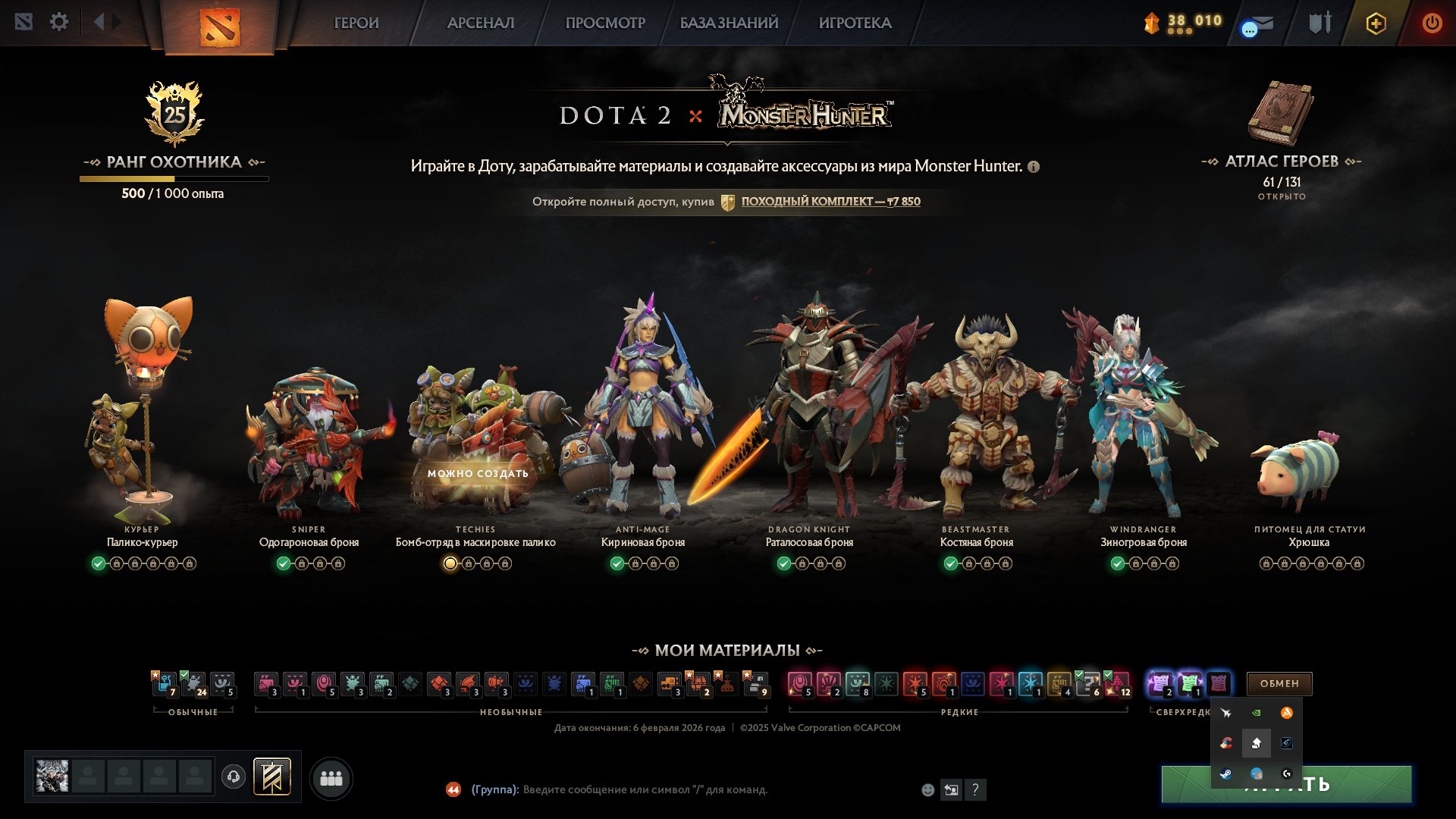
Task: Open Dota Plus via the gold plus hexagon
Action: coord(1376,23)
